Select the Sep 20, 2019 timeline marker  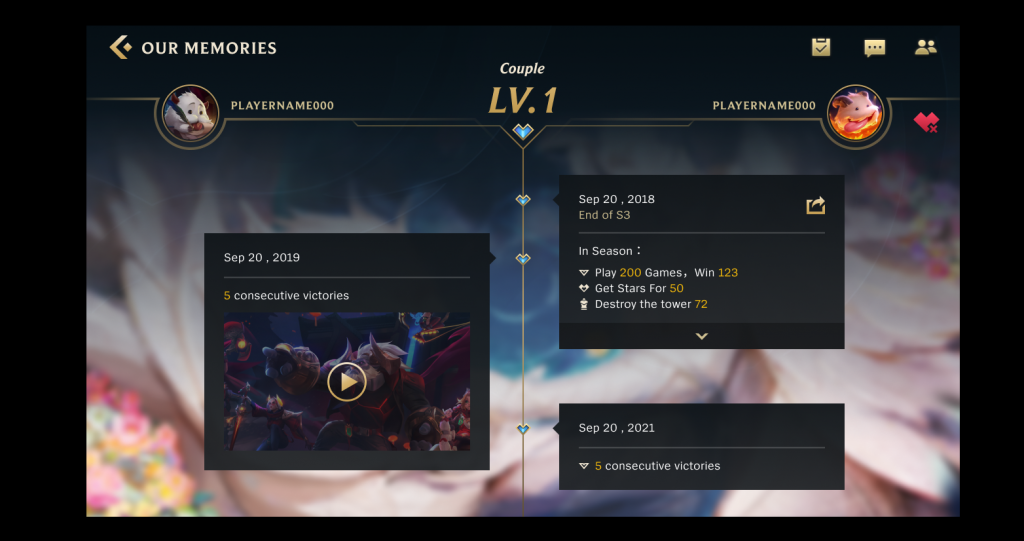point(523,258)
